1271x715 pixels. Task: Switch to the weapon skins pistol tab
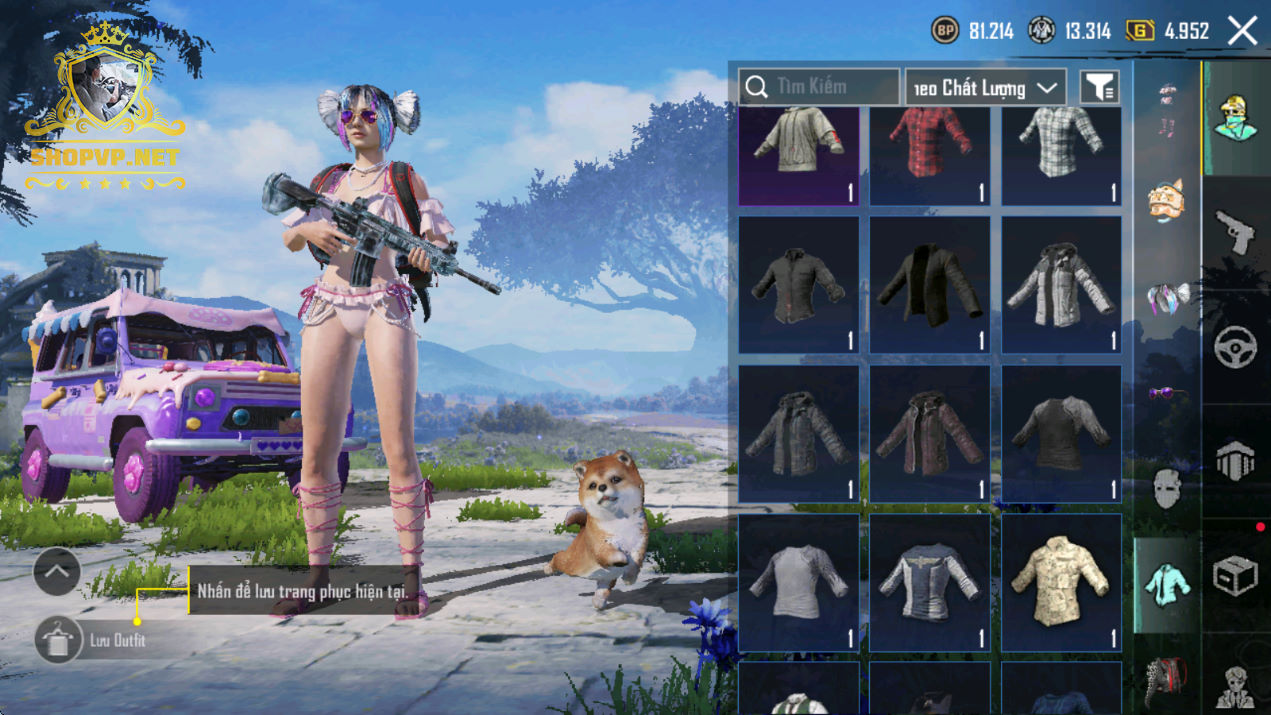[x=1235, y=233]
